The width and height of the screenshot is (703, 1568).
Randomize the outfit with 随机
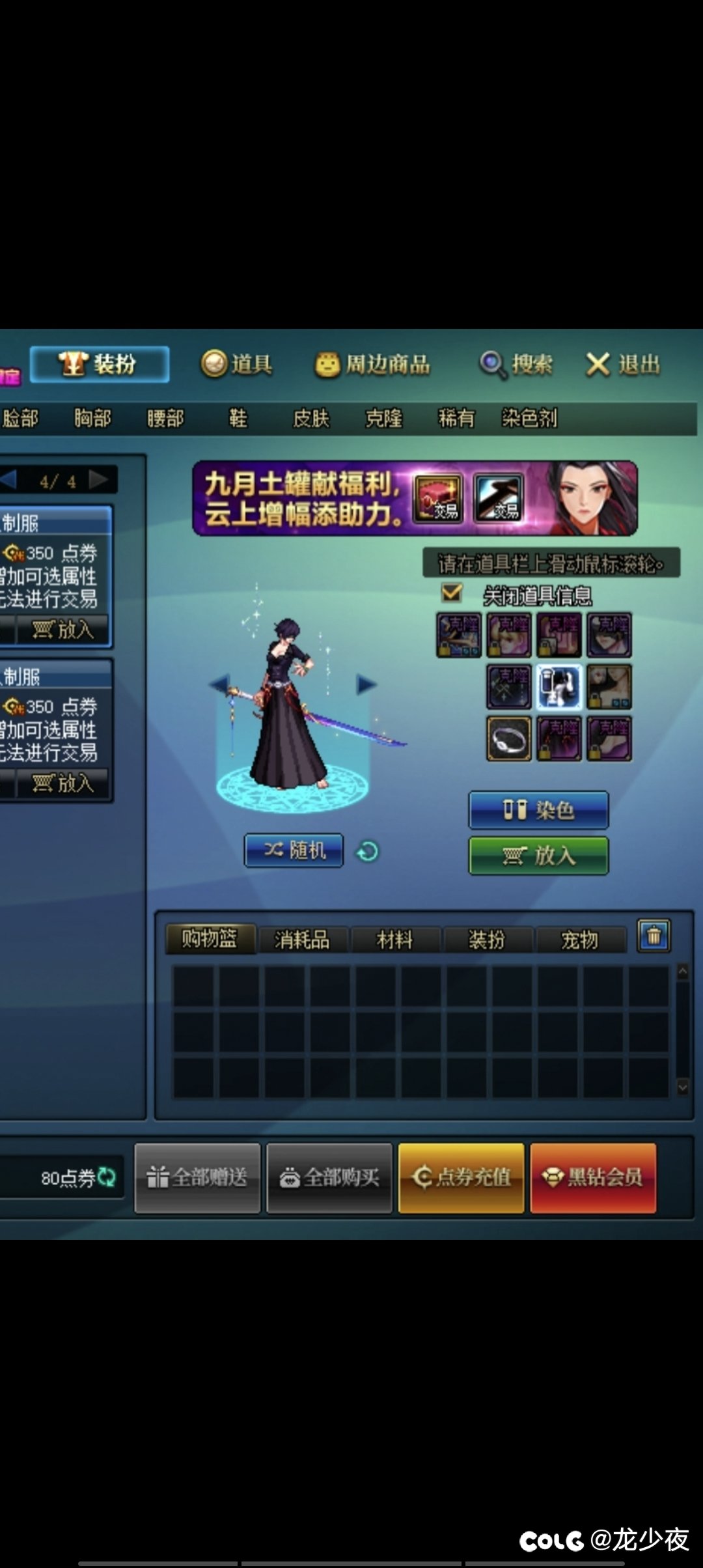point(294,850)
